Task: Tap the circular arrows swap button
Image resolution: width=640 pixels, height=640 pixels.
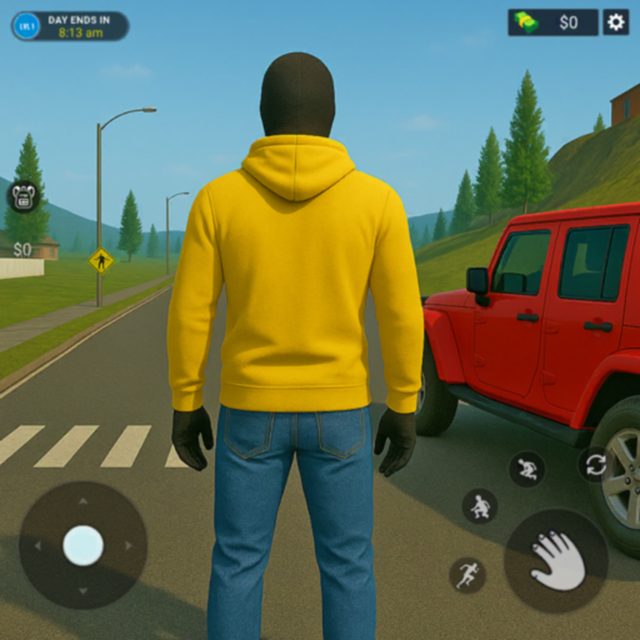Action: coord(596,464)
